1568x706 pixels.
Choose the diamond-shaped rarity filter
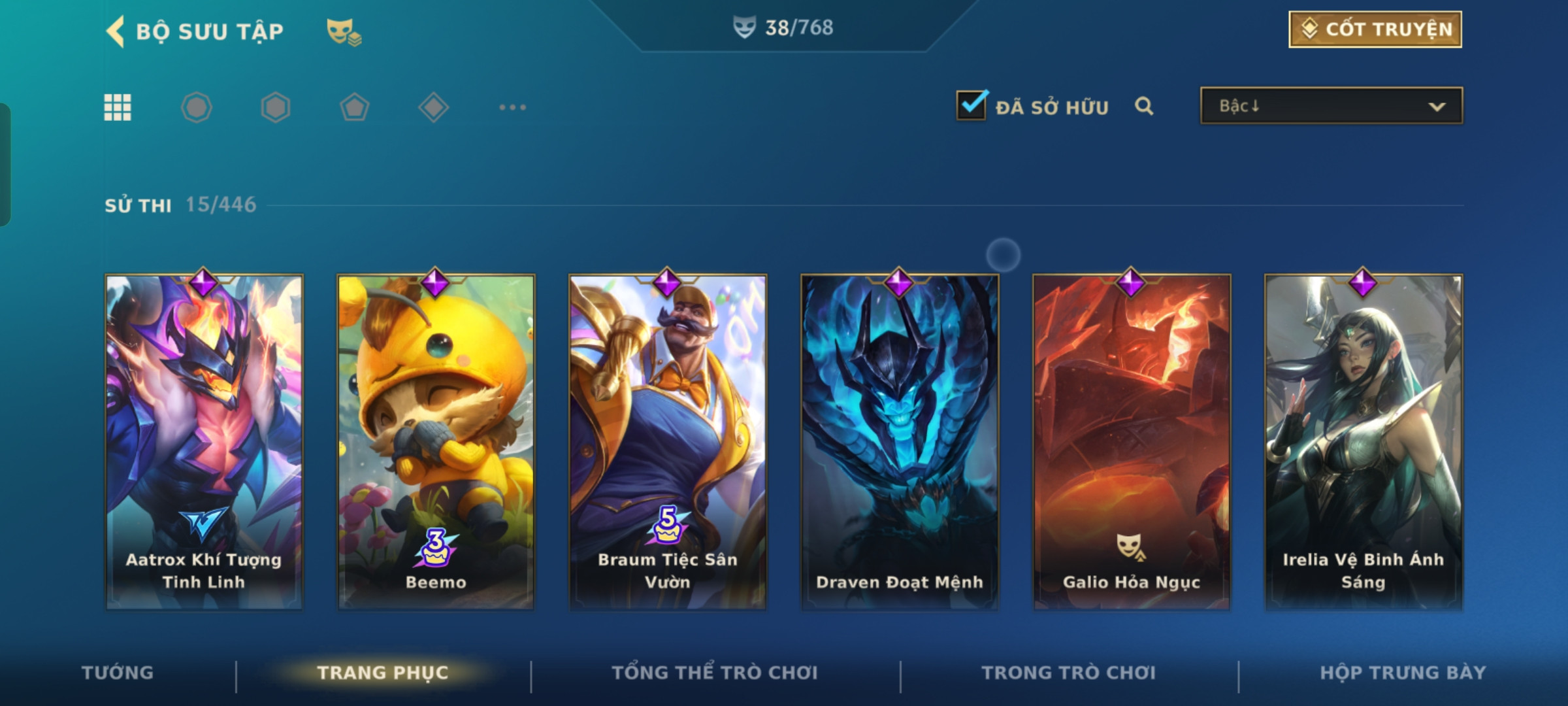pos(433,107)
